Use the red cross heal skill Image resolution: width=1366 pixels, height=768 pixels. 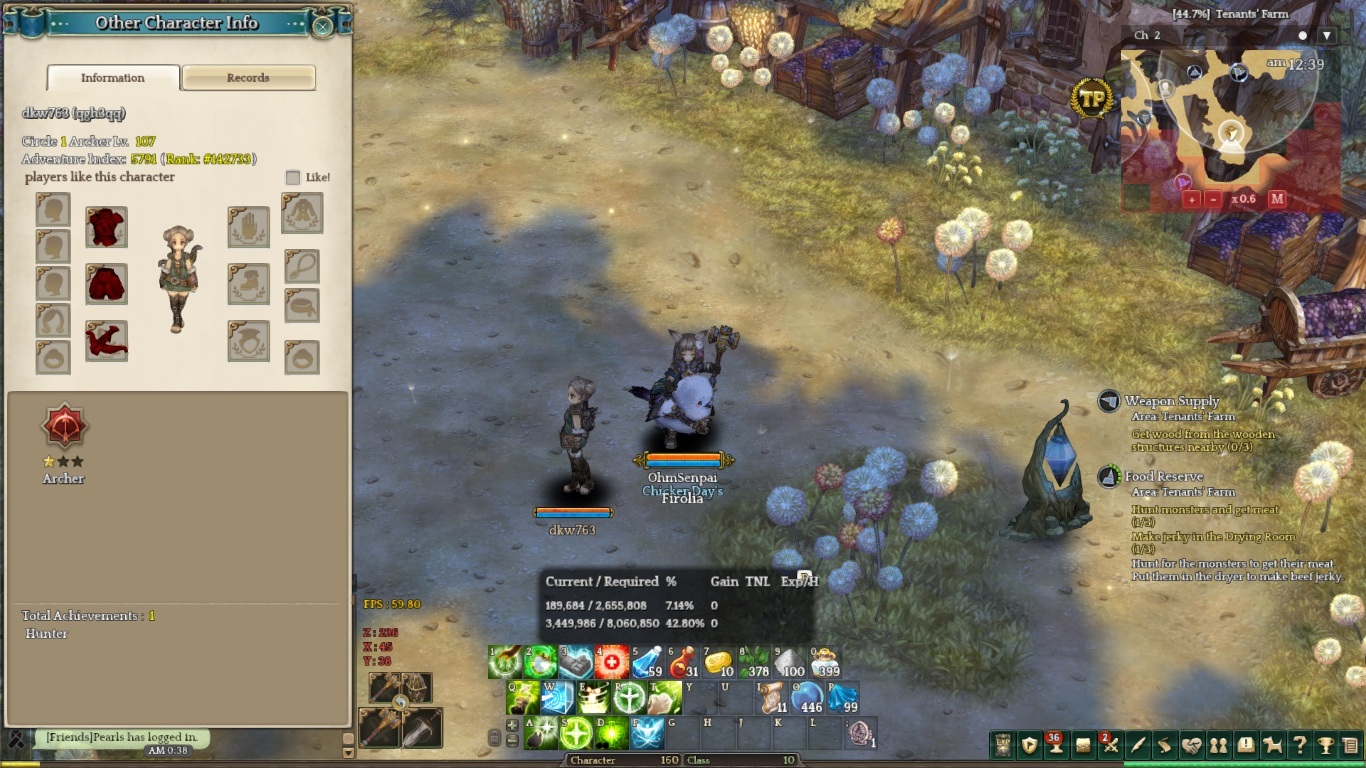tap(612, 662)
